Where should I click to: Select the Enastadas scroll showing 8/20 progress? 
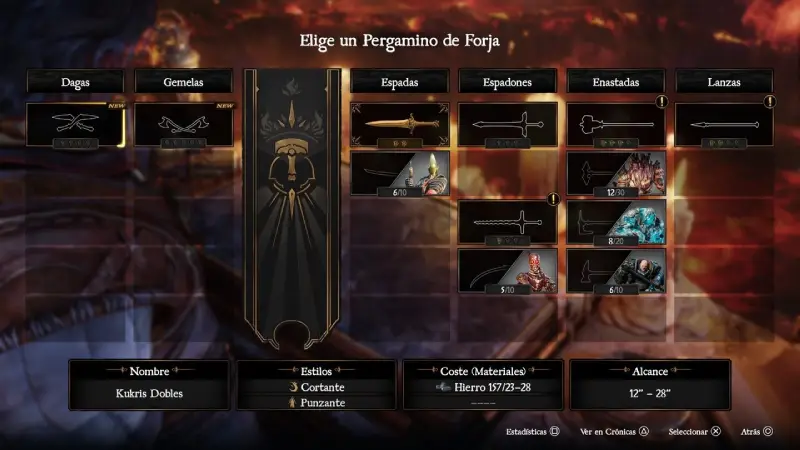(616, 221)
